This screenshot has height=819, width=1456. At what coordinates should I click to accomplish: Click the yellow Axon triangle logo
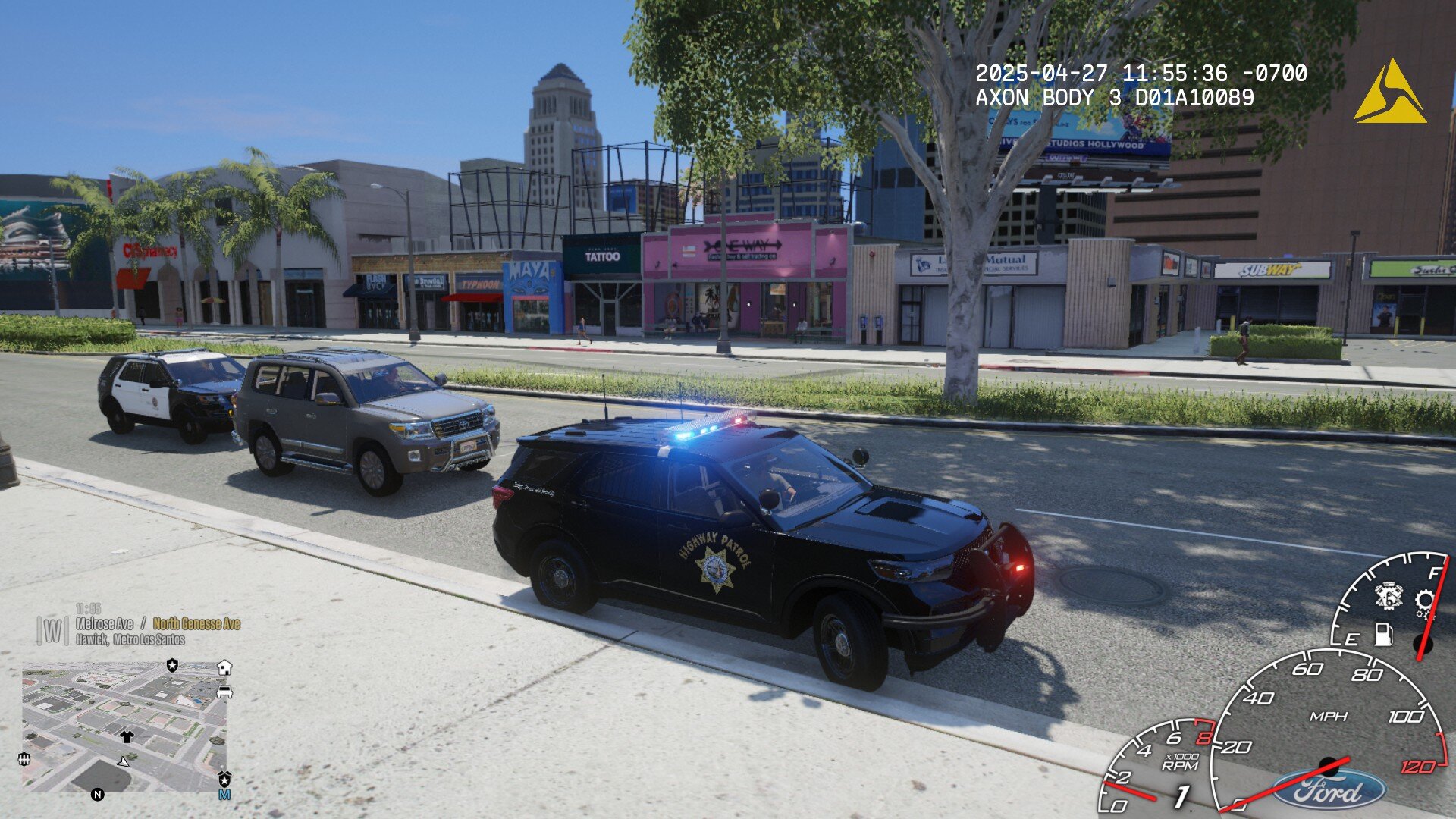(x=1389, y=93)
